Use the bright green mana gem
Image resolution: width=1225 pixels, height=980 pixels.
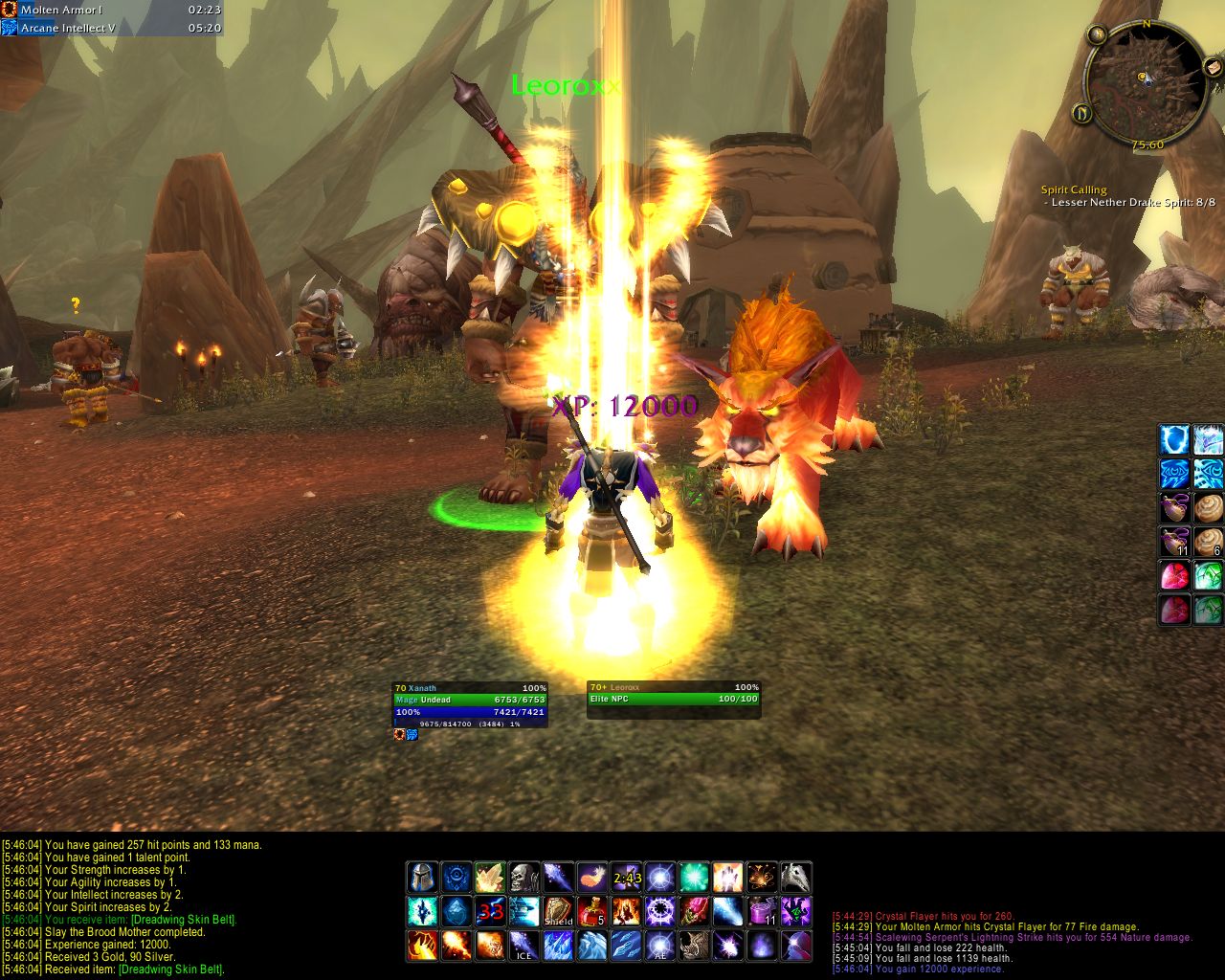[x=1208, y=576]
